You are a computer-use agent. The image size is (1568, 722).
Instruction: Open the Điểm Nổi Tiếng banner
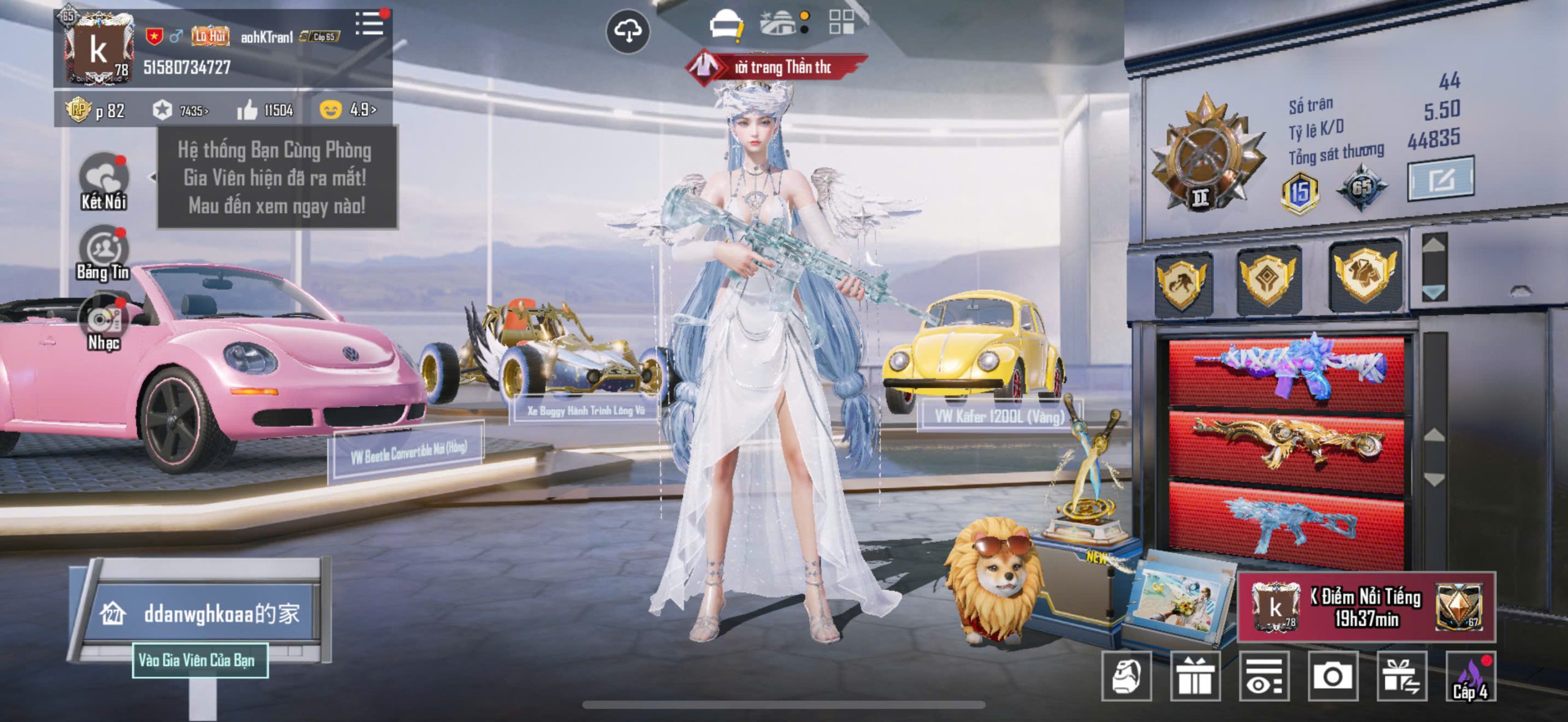1366,607
